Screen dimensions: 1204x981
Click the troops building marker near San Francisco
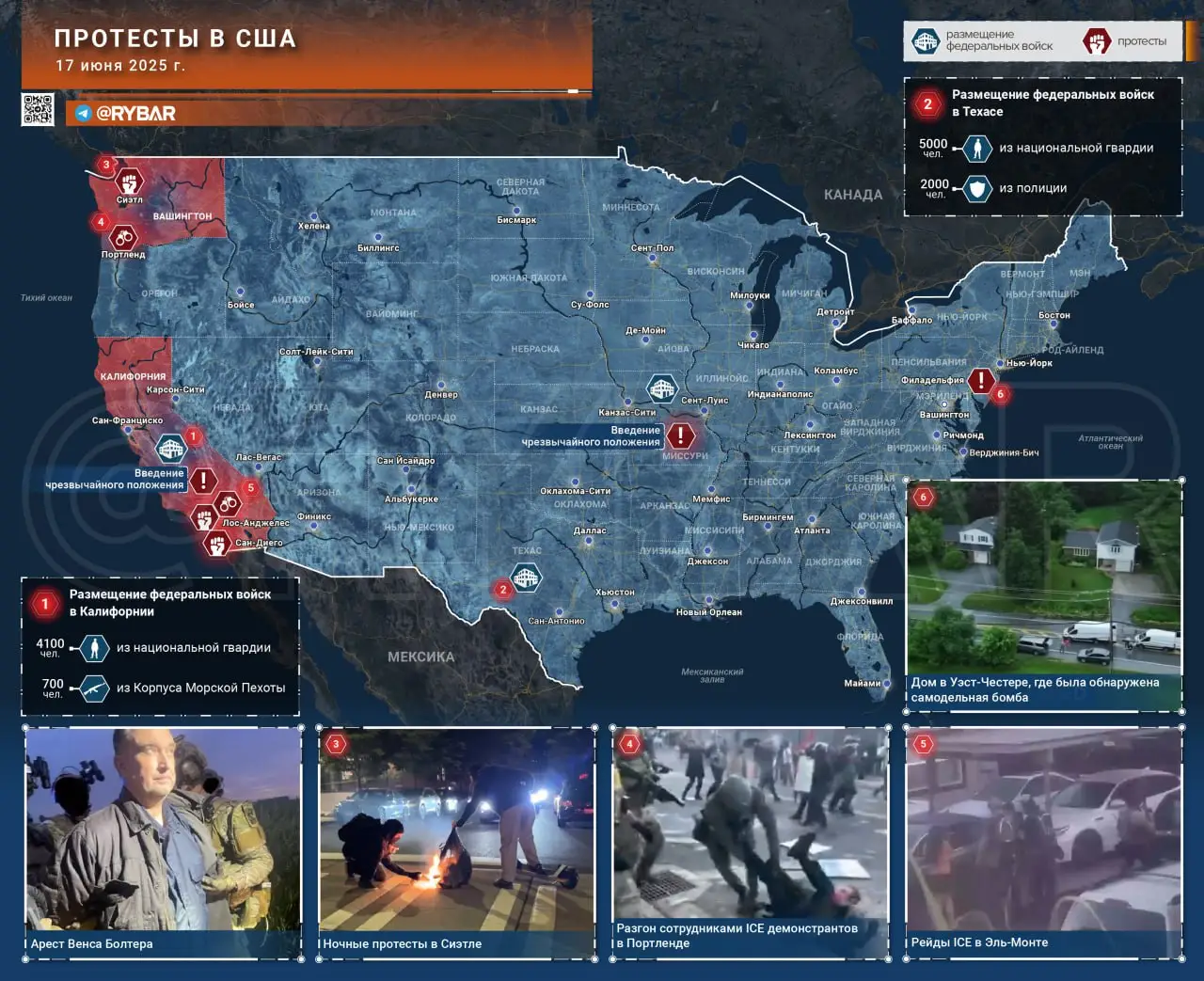(171, 449)
